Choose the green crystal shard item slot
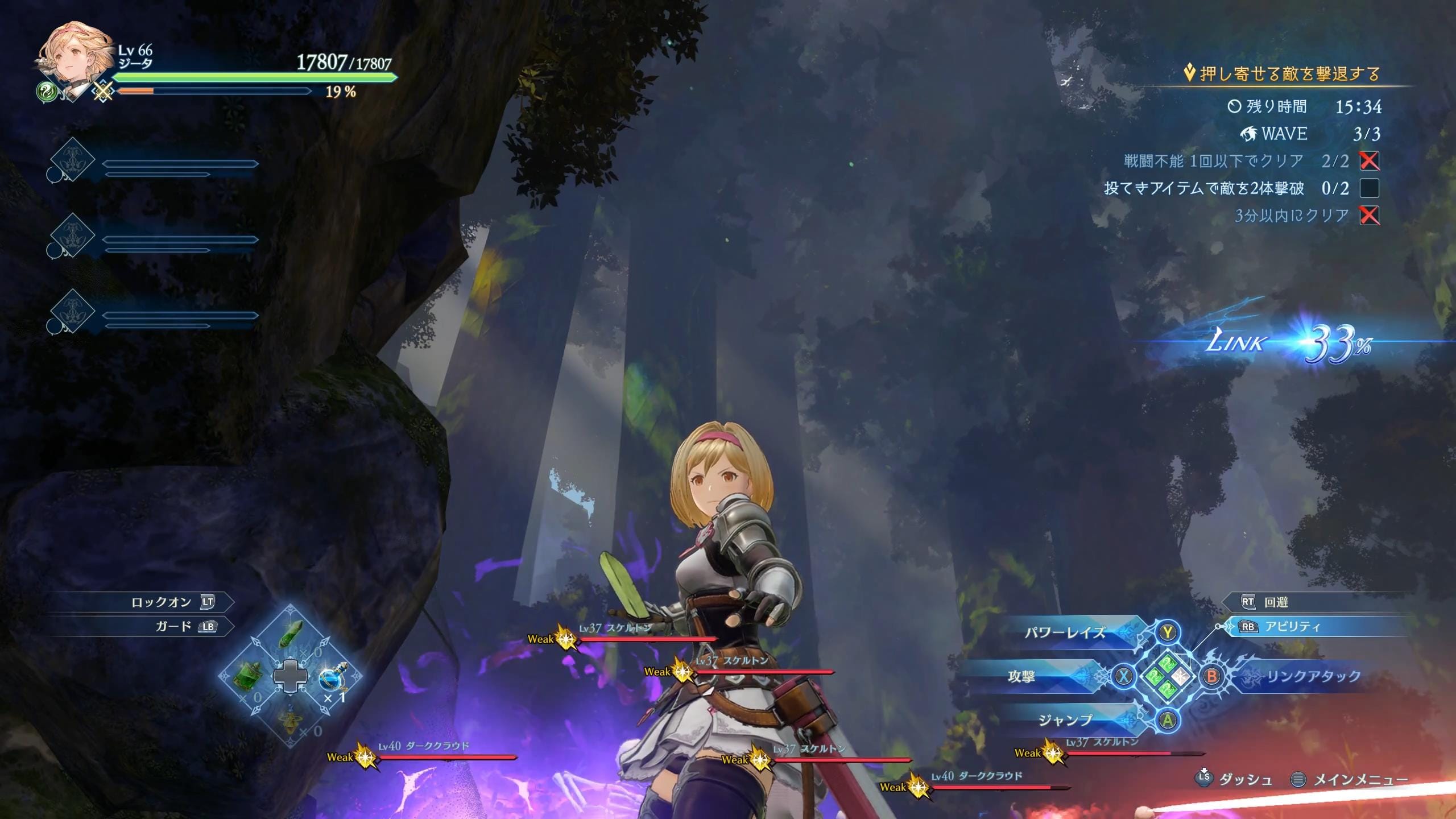 click(291, 633)
